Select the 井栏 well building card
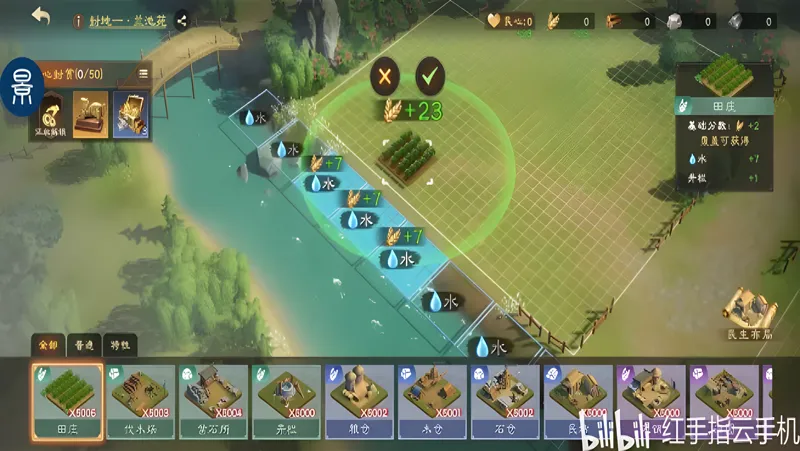 287,401
